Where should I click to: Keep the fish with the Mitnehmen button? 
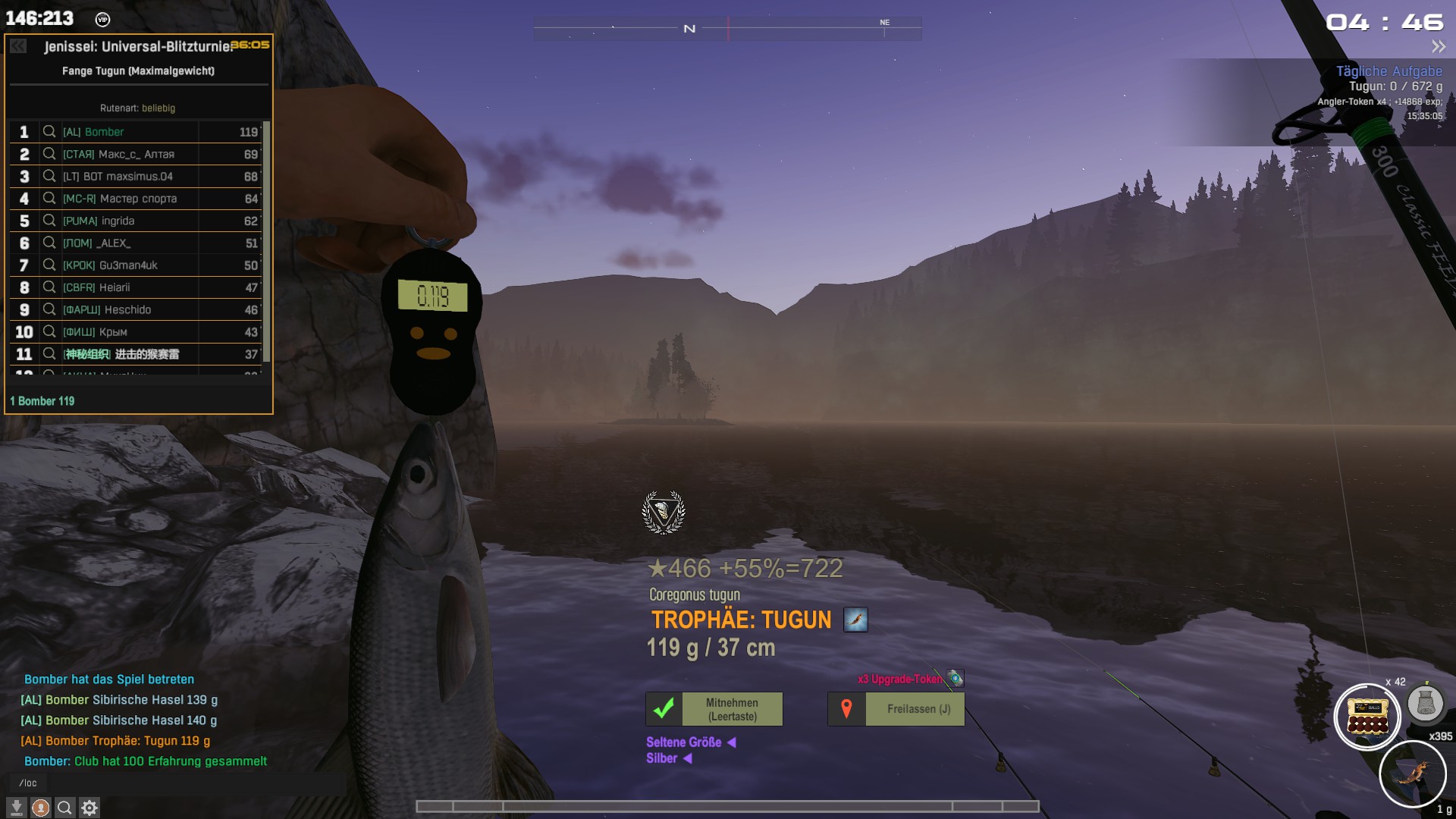click(x=714, y=709)
